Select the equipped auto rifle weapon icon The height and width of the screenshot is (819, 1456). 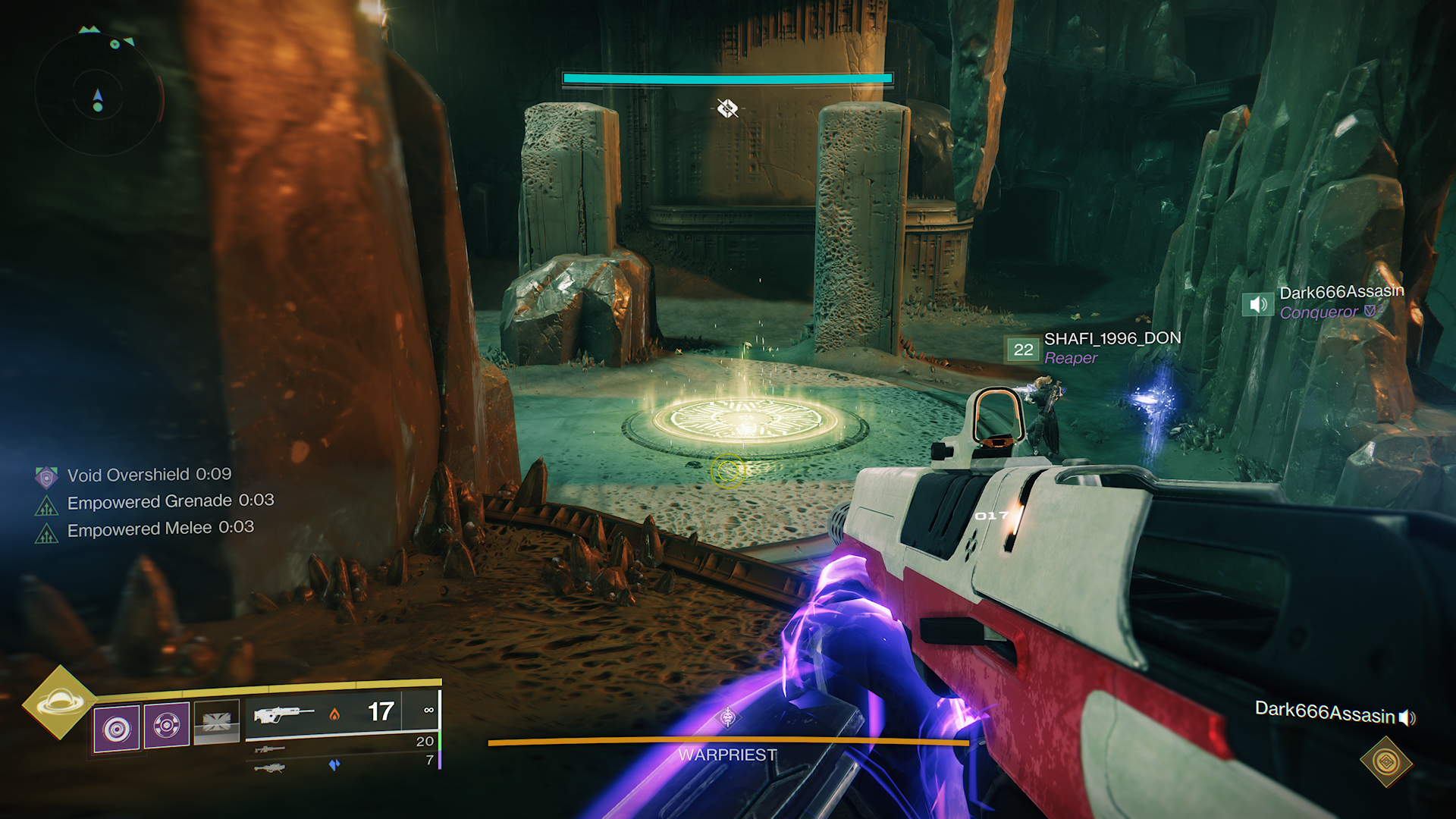(284, 714)
